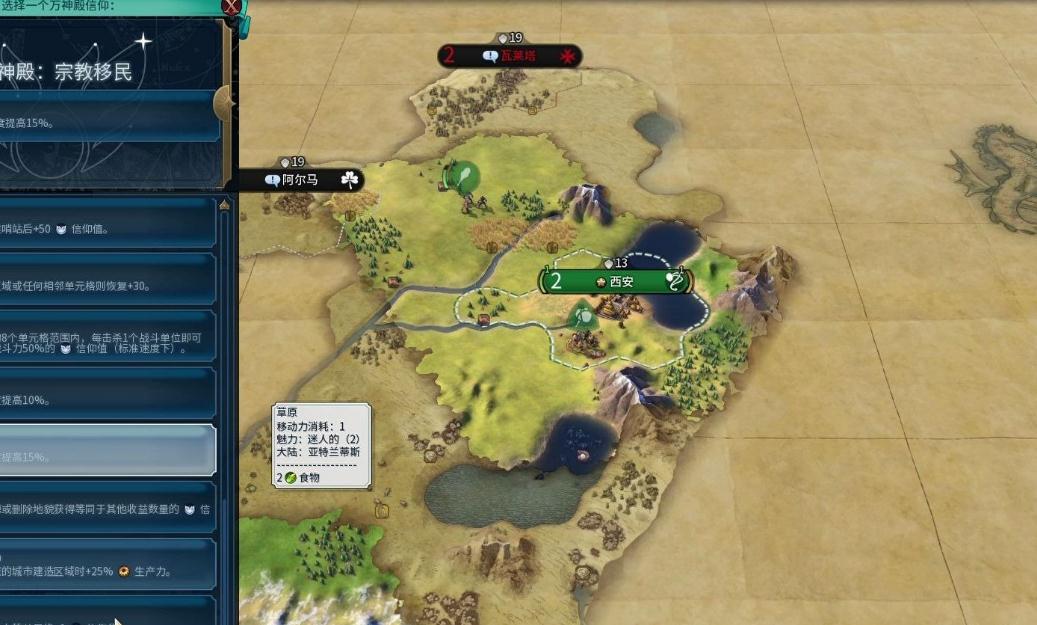This screenshot has height=625, width=1037.
Task: Click the 瓦莱塔 city-state banner
Action: [511, 56]
